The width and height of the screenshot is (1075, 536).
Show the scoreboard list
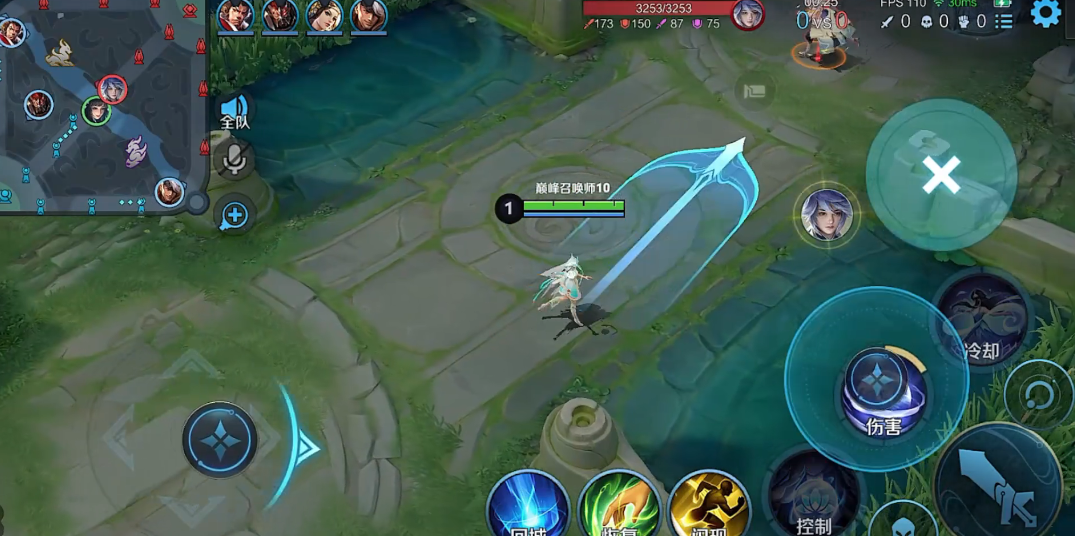click(x=1004, y=21)
